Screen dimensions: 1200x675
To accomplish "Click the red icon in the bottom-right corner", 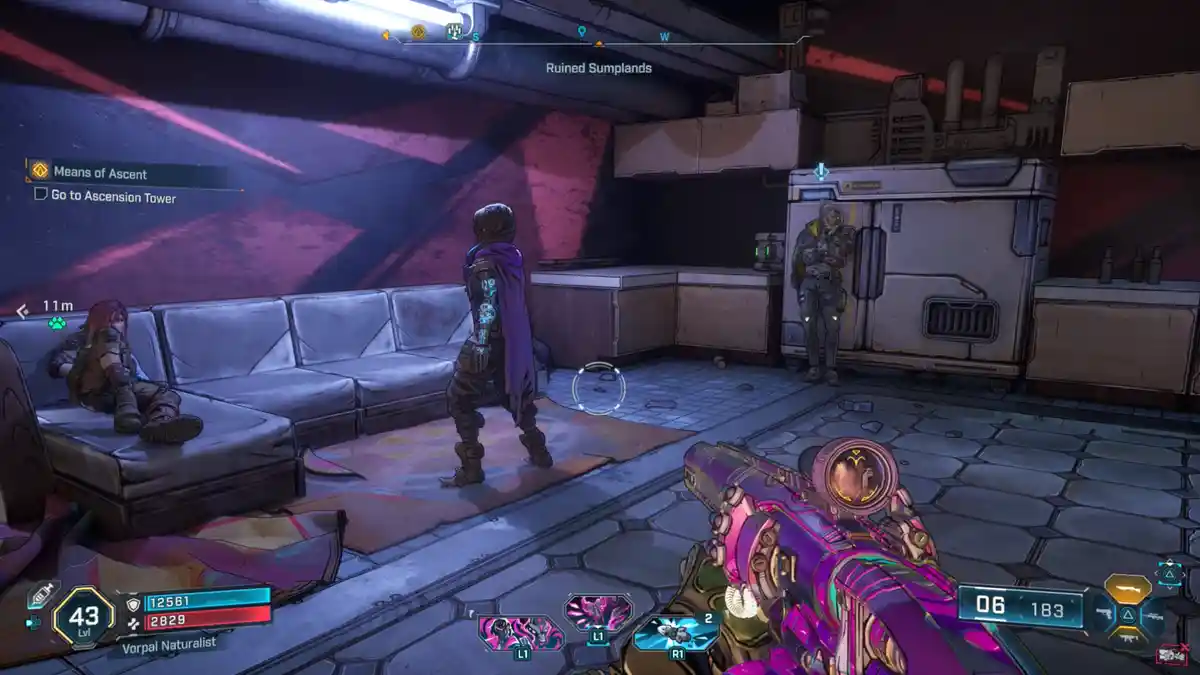I will 1170,654.
